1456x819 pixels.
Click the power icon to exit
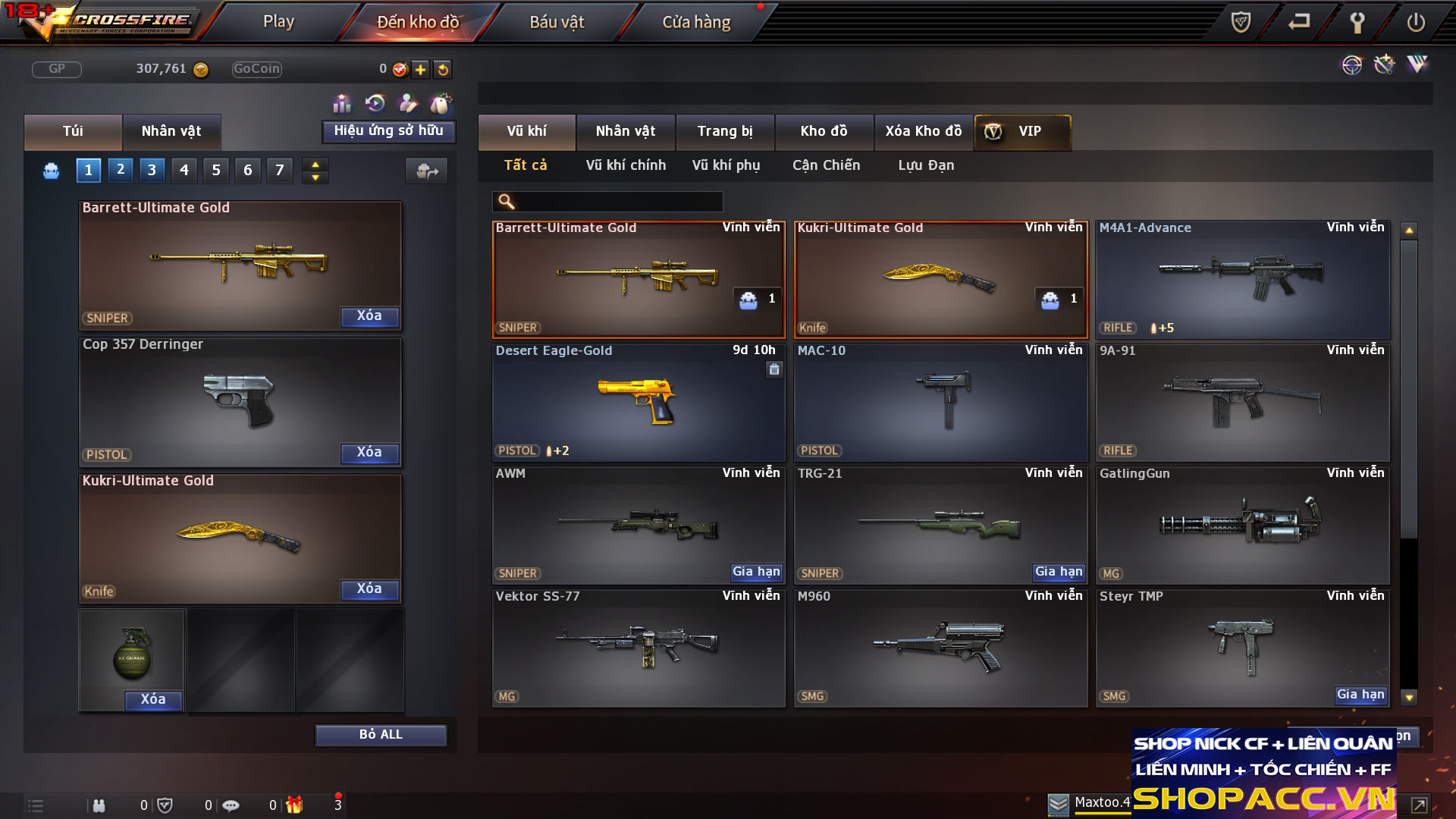click(1415, 22)
